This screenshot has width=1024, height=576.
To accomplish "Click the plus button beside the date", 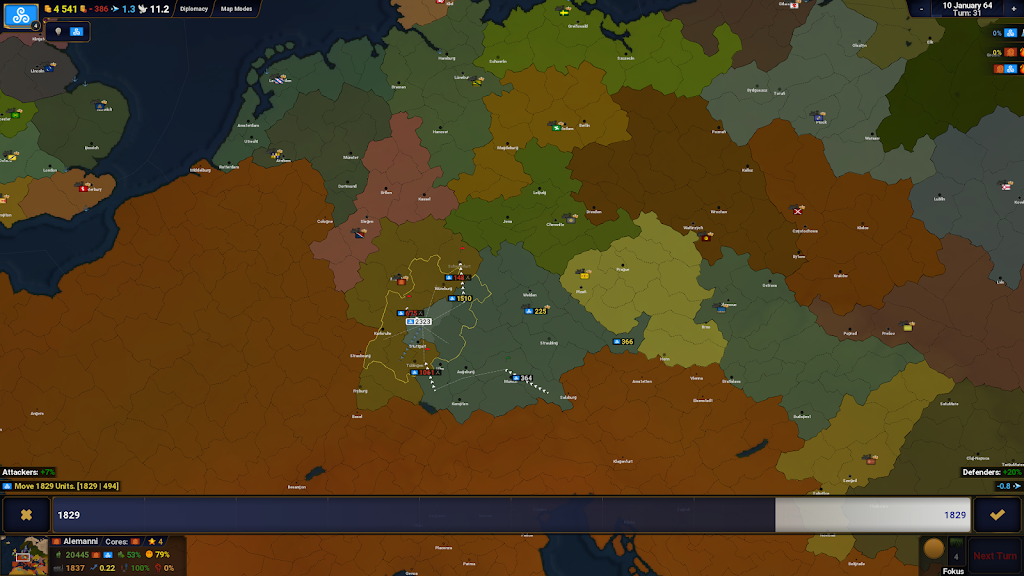I will [x=1013, y=7].
